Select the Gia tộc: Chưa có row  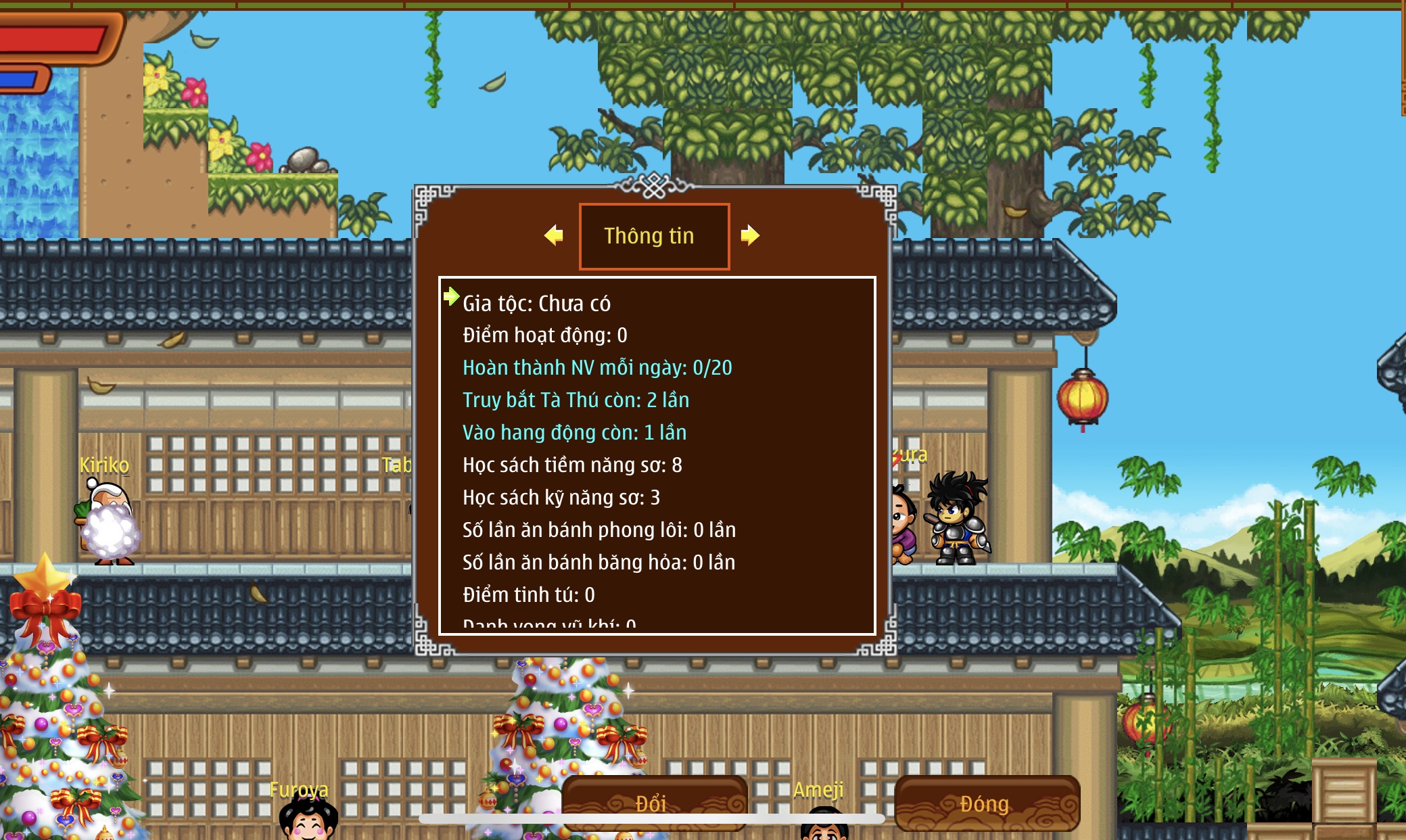coord(536,304)
